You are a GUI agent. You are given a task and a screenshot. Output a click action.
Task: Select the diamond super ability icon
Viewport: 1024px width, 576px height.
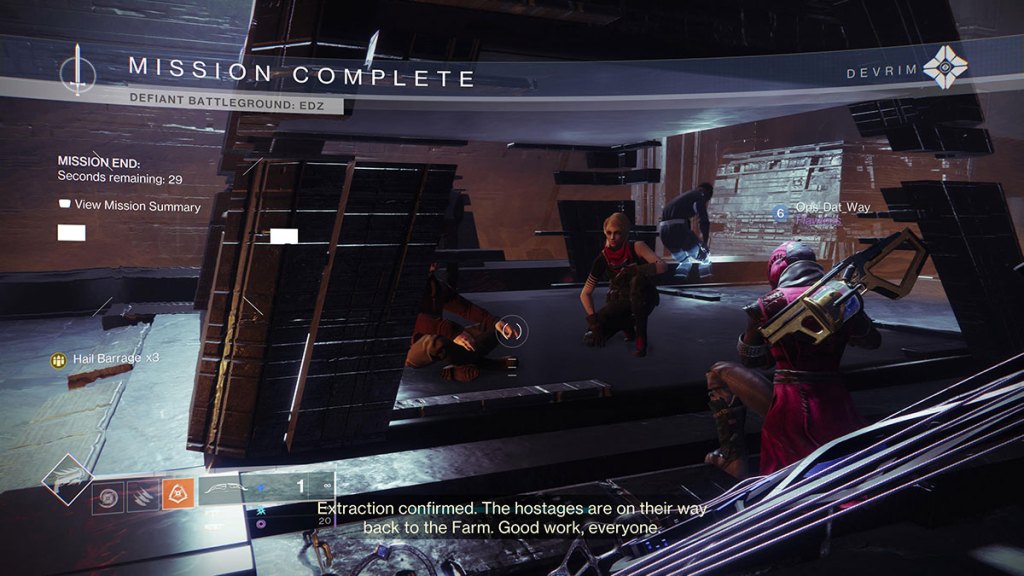pos(67,481)
